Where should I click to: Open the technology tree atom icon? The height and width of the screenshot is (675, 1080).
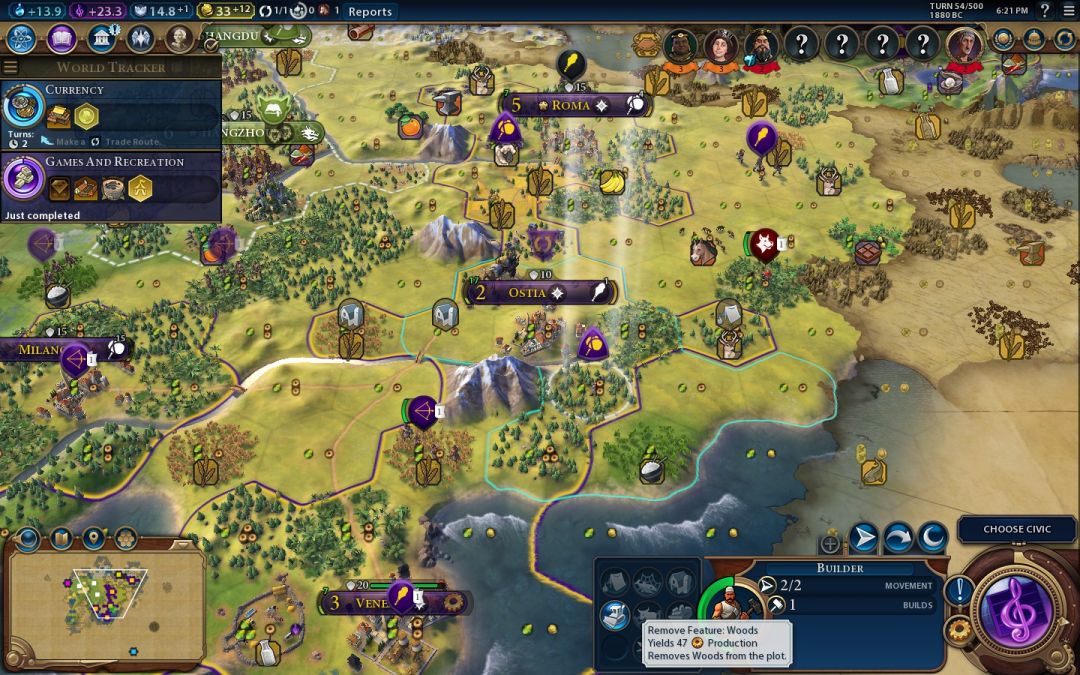point(22,39)
